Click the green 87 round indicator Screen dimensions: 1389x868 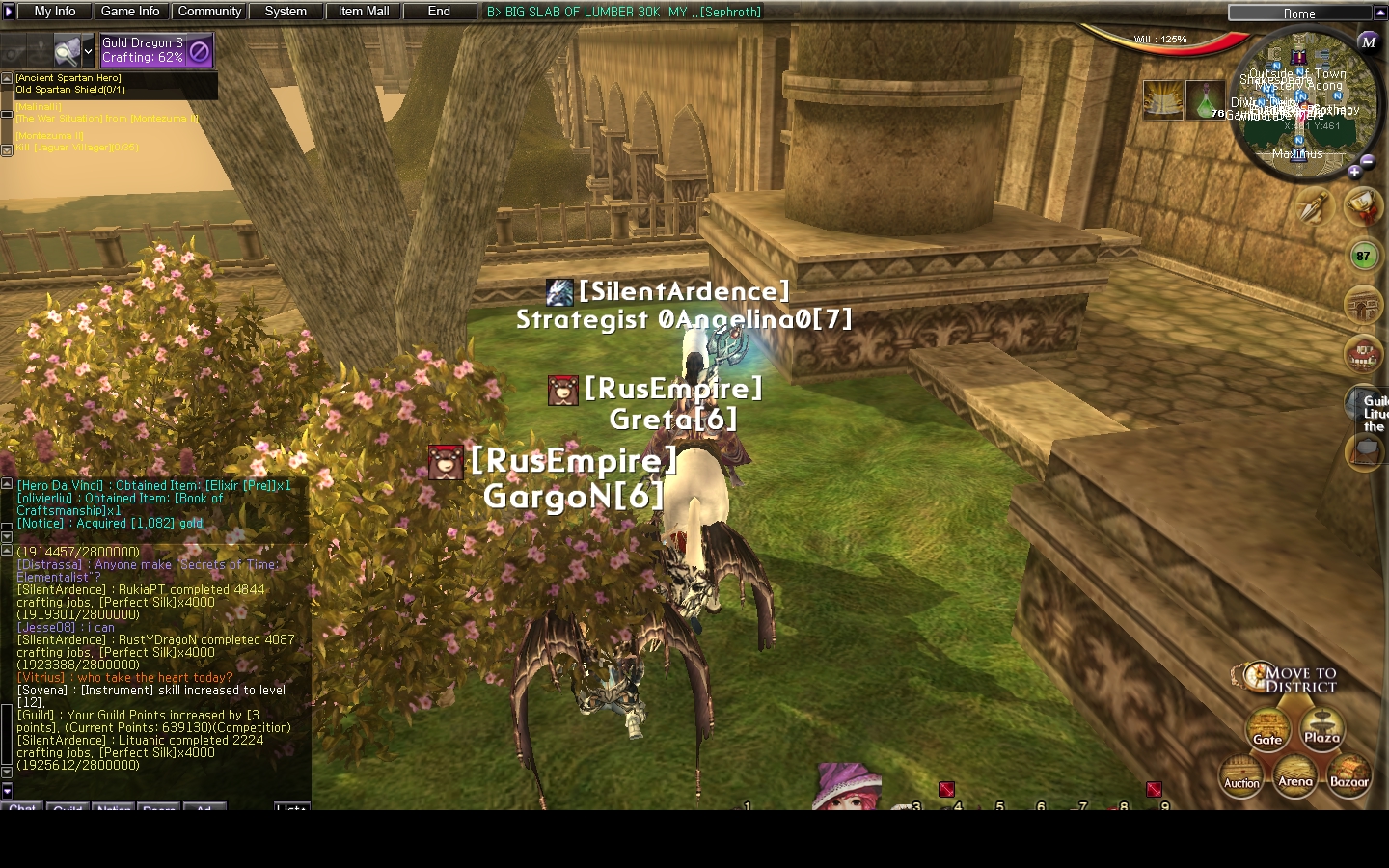tap(1362, 256)
